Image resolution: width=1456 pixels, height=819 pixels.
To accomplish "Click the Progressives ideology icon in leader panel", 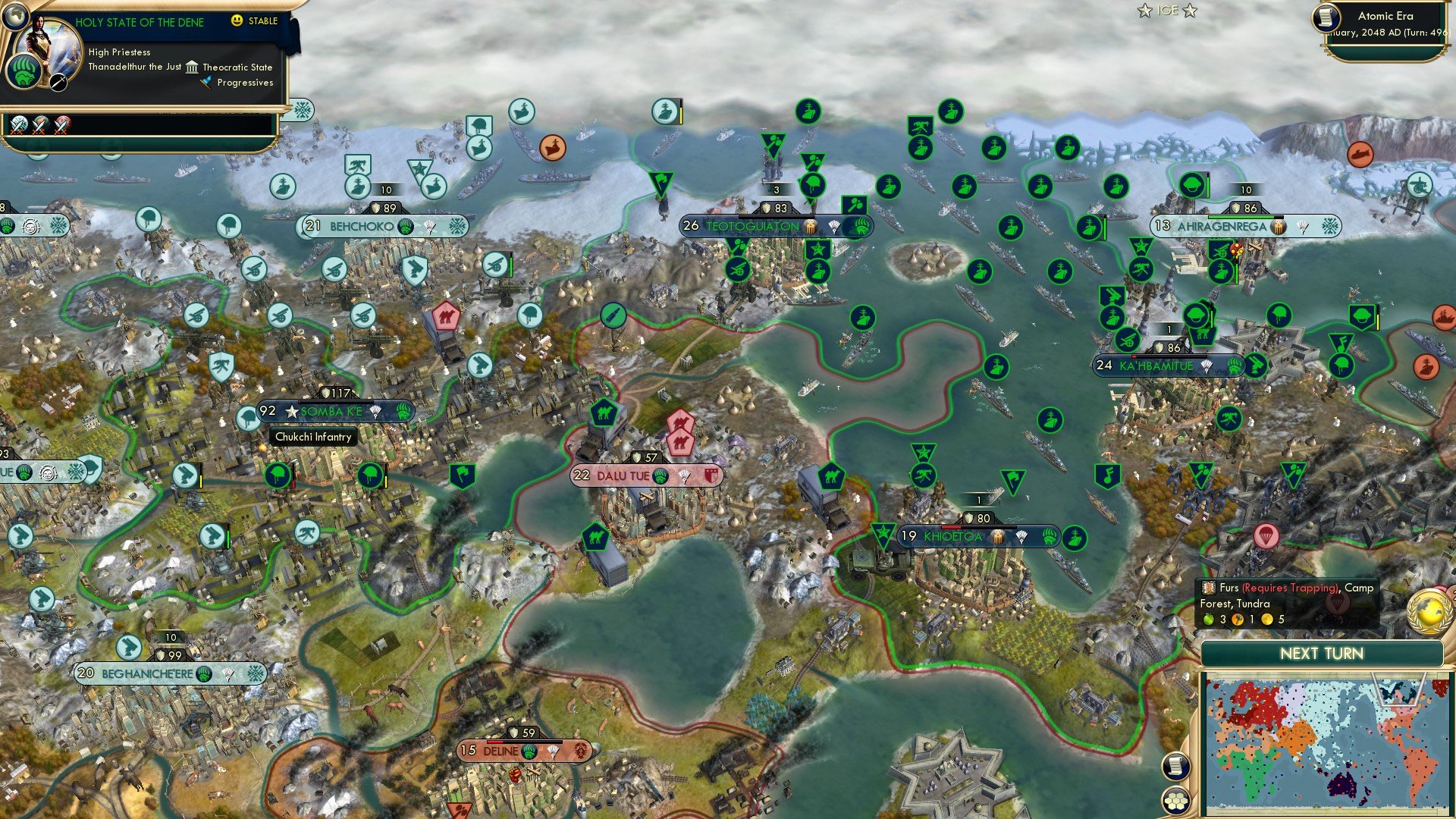I will coord(206,82).
